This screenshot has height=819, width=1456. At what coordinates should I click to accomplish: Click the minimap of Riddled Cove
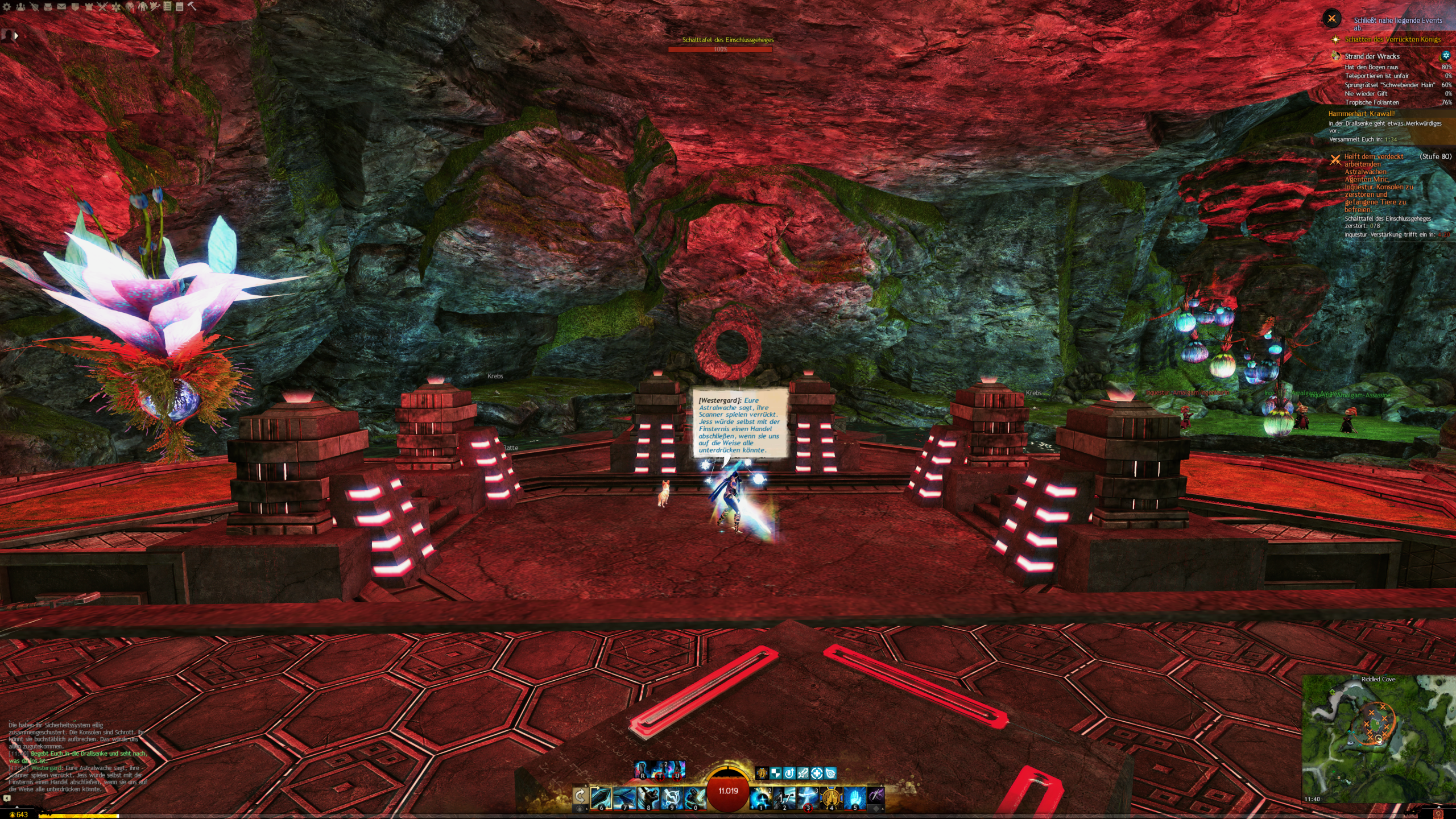pyautogui.click(x=1378, y=739)
